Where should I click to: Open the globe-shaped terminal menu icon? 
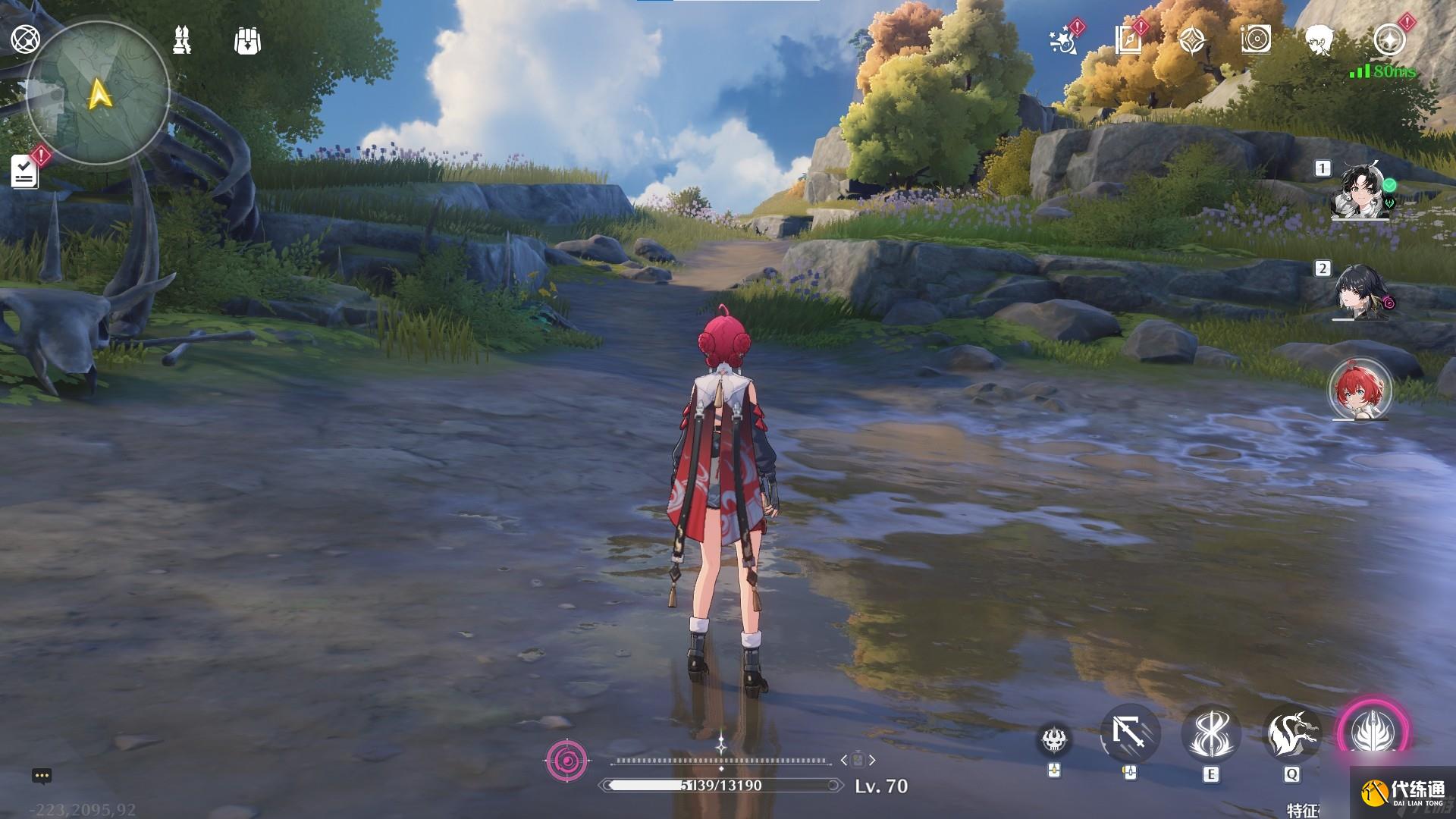(x=25, y=39)
